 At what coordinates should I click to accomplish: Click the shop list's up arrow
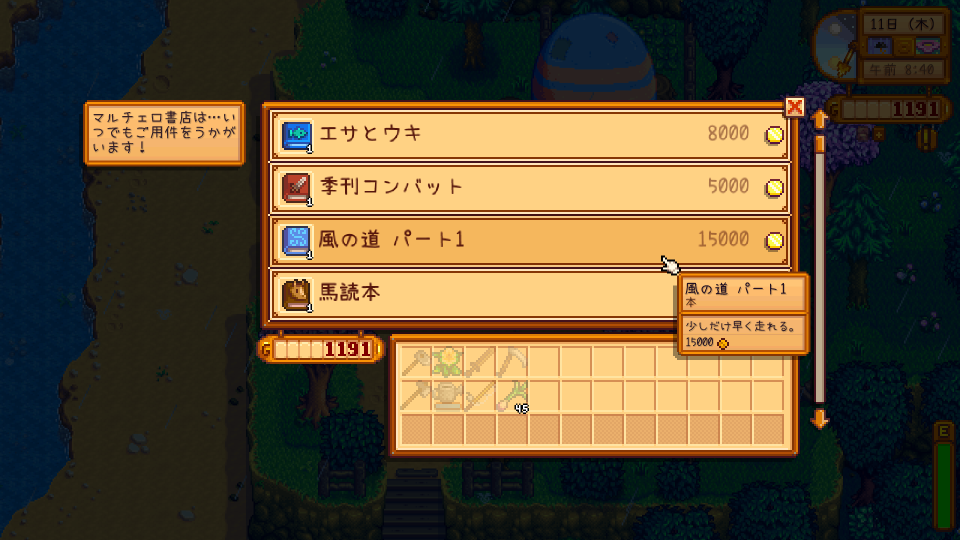(819, 120)
